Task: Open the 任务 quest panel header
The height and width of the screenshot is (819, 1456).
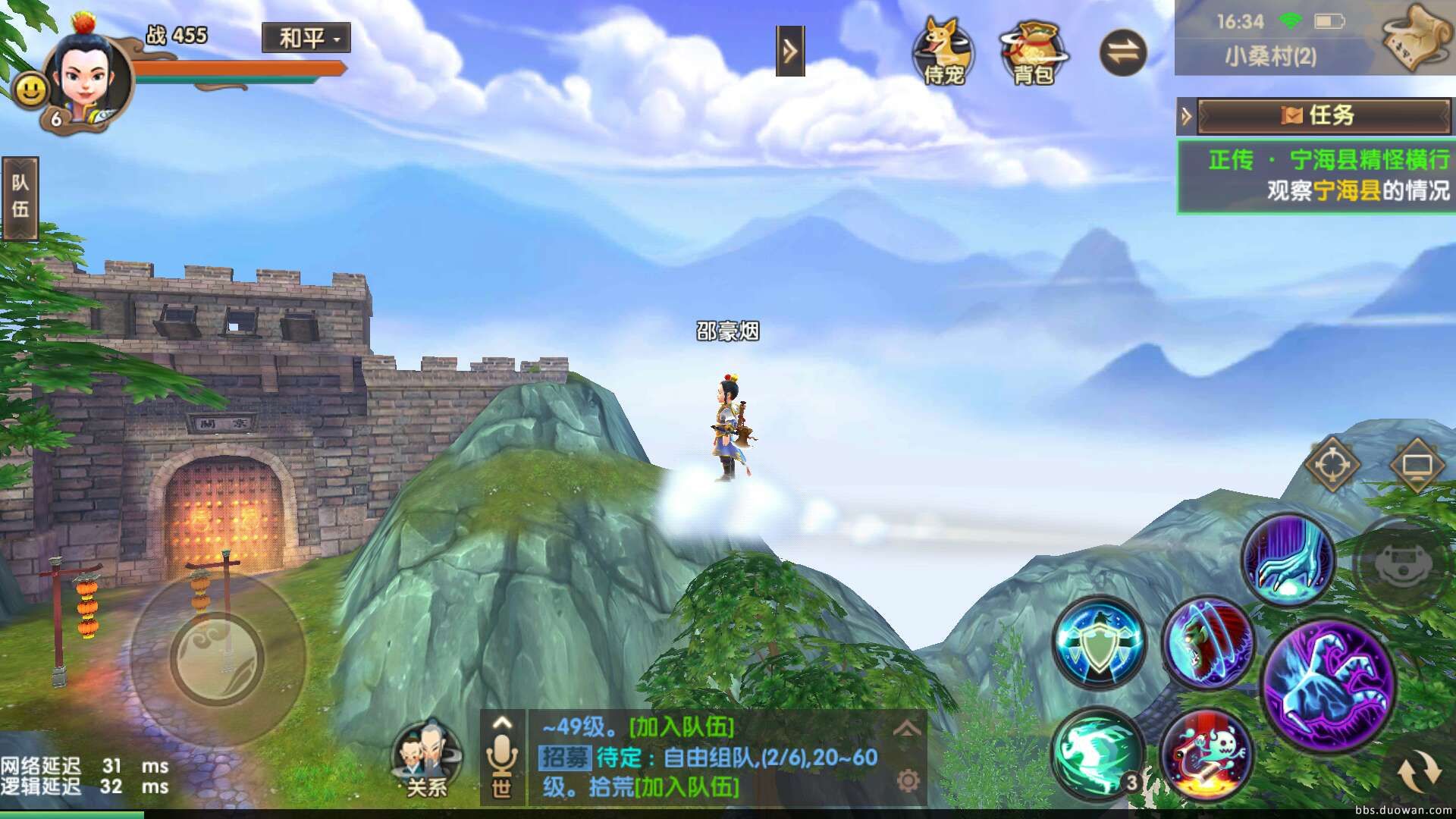Action: tap(1322, 115)
